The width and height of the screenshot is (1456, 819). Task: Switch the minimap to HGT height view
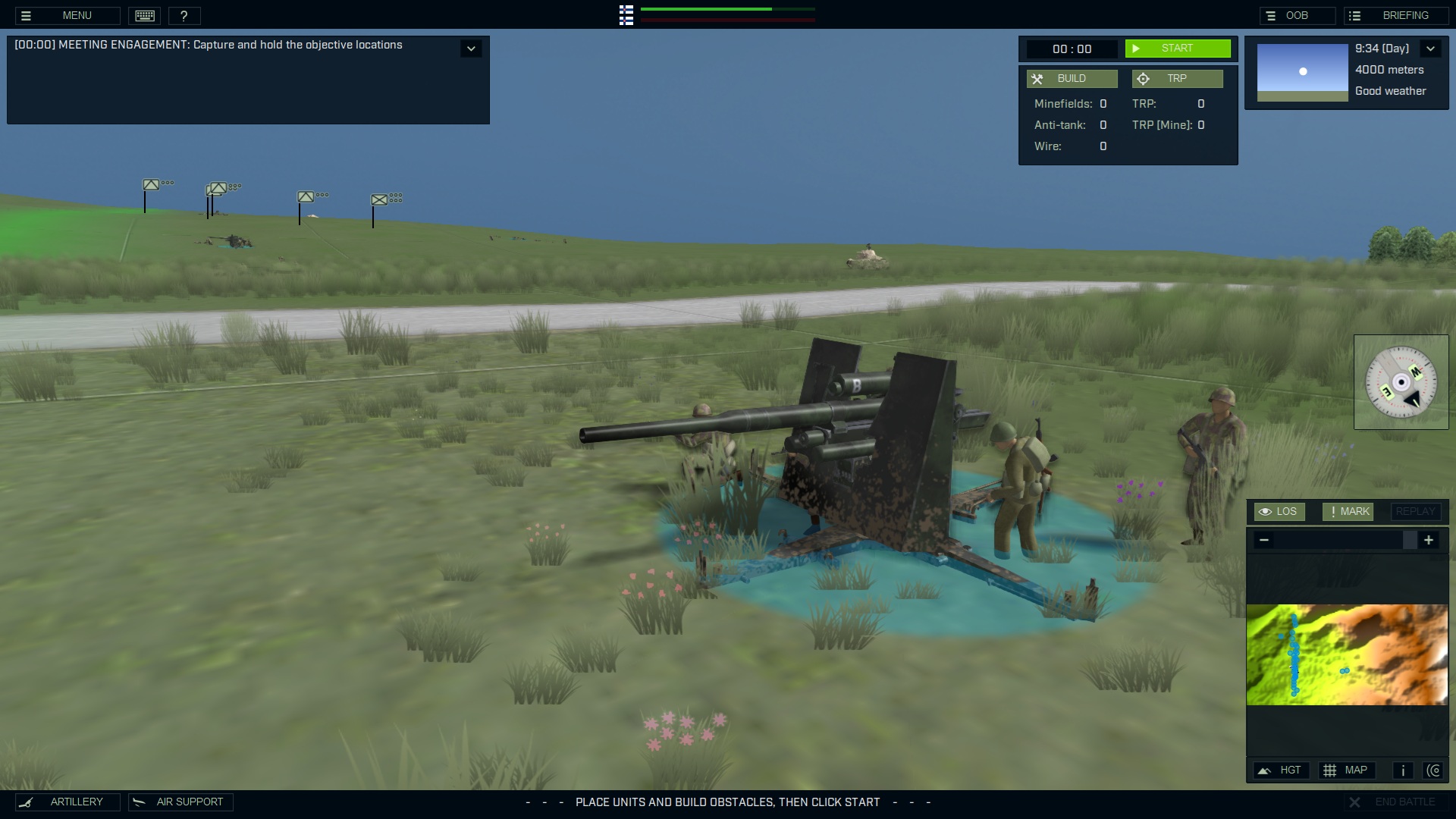(1282, 770)
